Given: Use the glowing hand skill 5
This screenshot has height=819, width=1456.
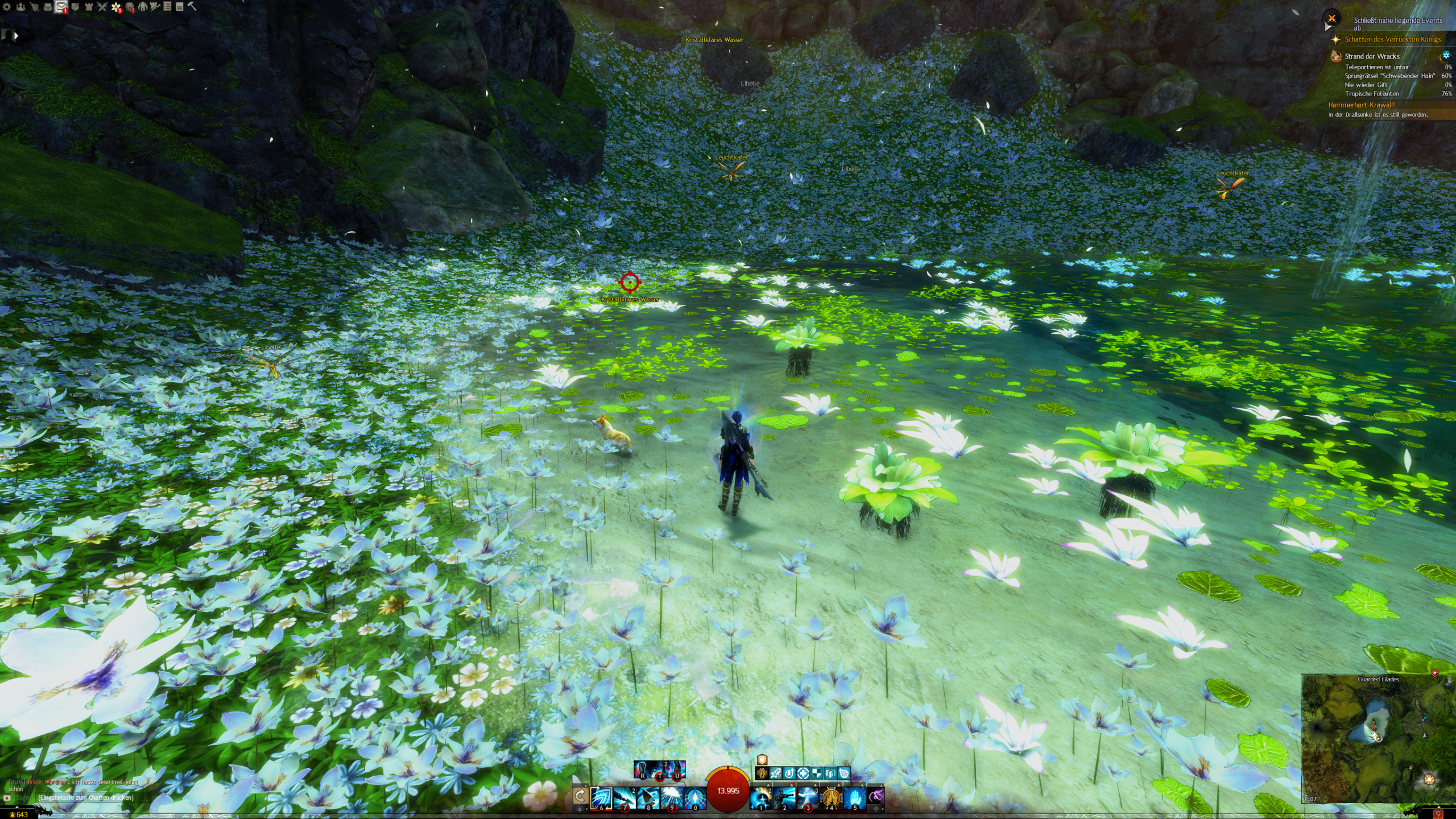Looking at the screenshot, I should point(854,798).
